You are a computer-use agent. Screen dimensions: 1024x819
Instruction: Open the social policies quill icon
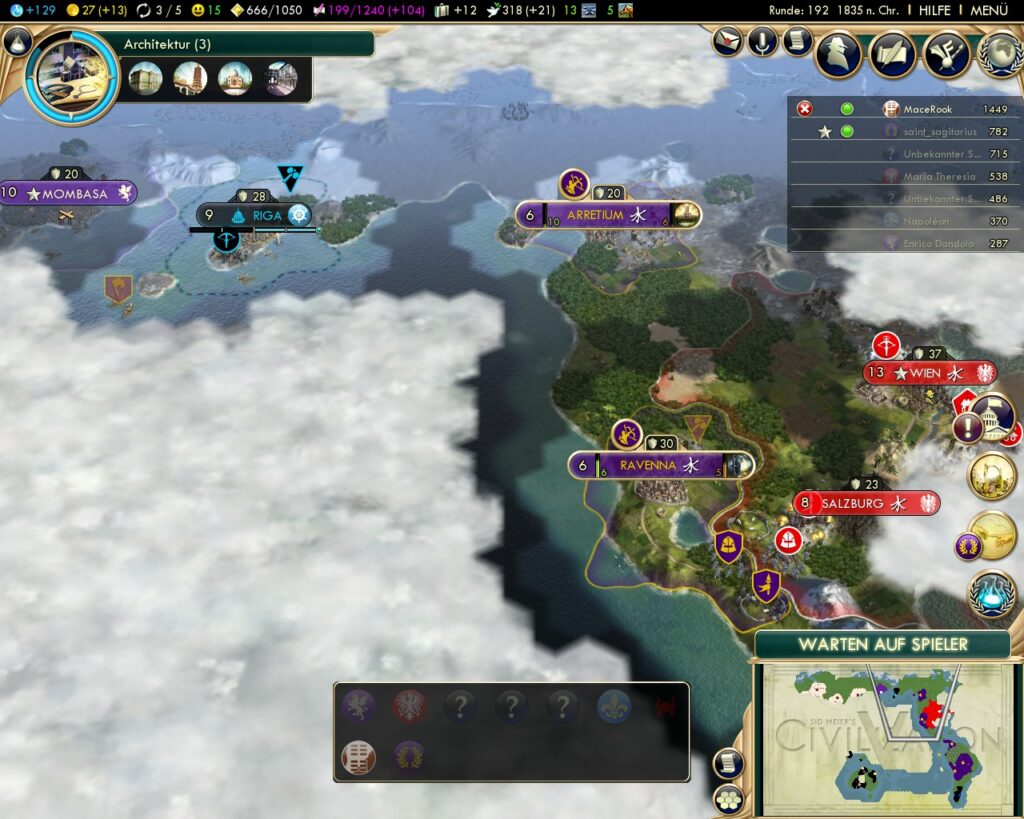[892, 54]
